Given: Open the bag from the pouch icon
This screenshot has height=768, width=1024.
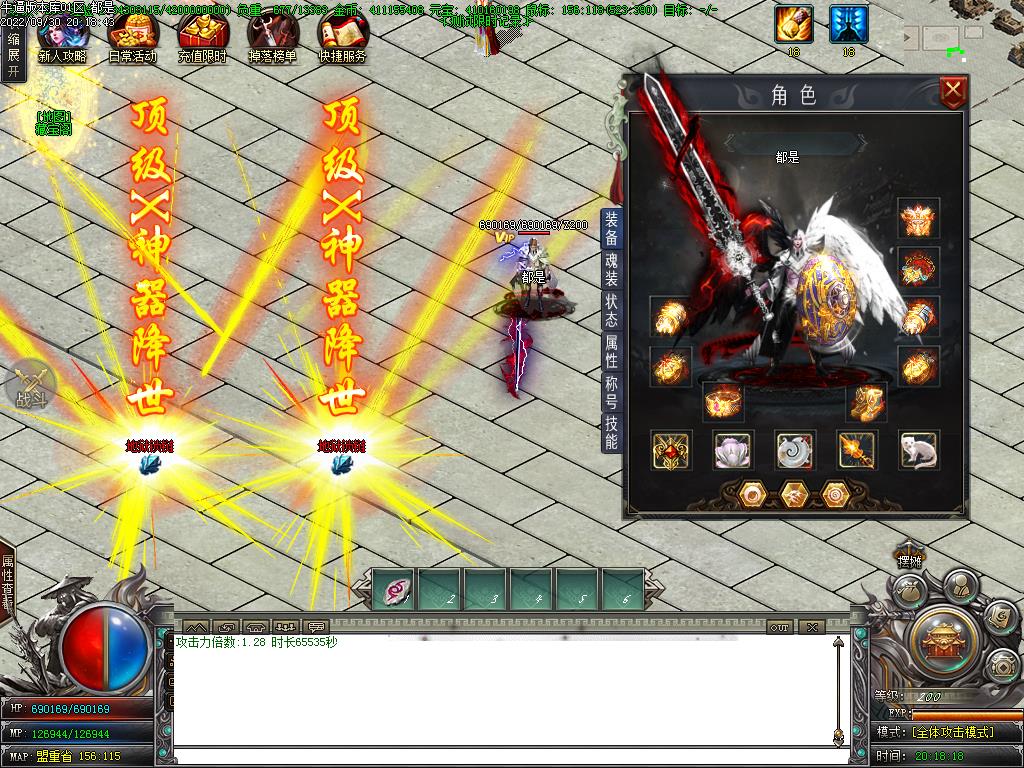Looking at the screenshot, I should tap(909, 591).
